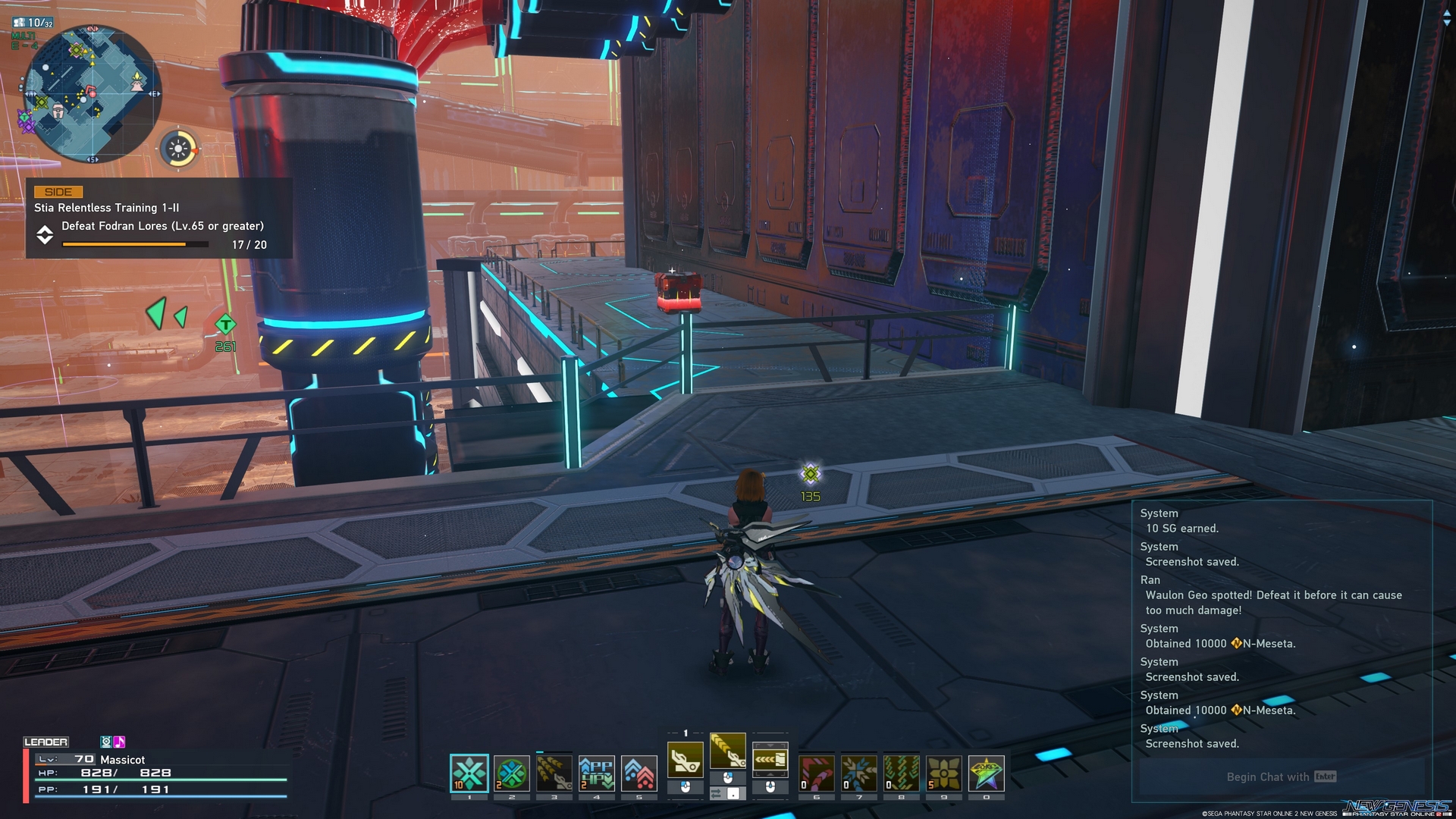Click the Defeat Fodran Lores progress bar
1456x819 pixels.
point(134,244)
